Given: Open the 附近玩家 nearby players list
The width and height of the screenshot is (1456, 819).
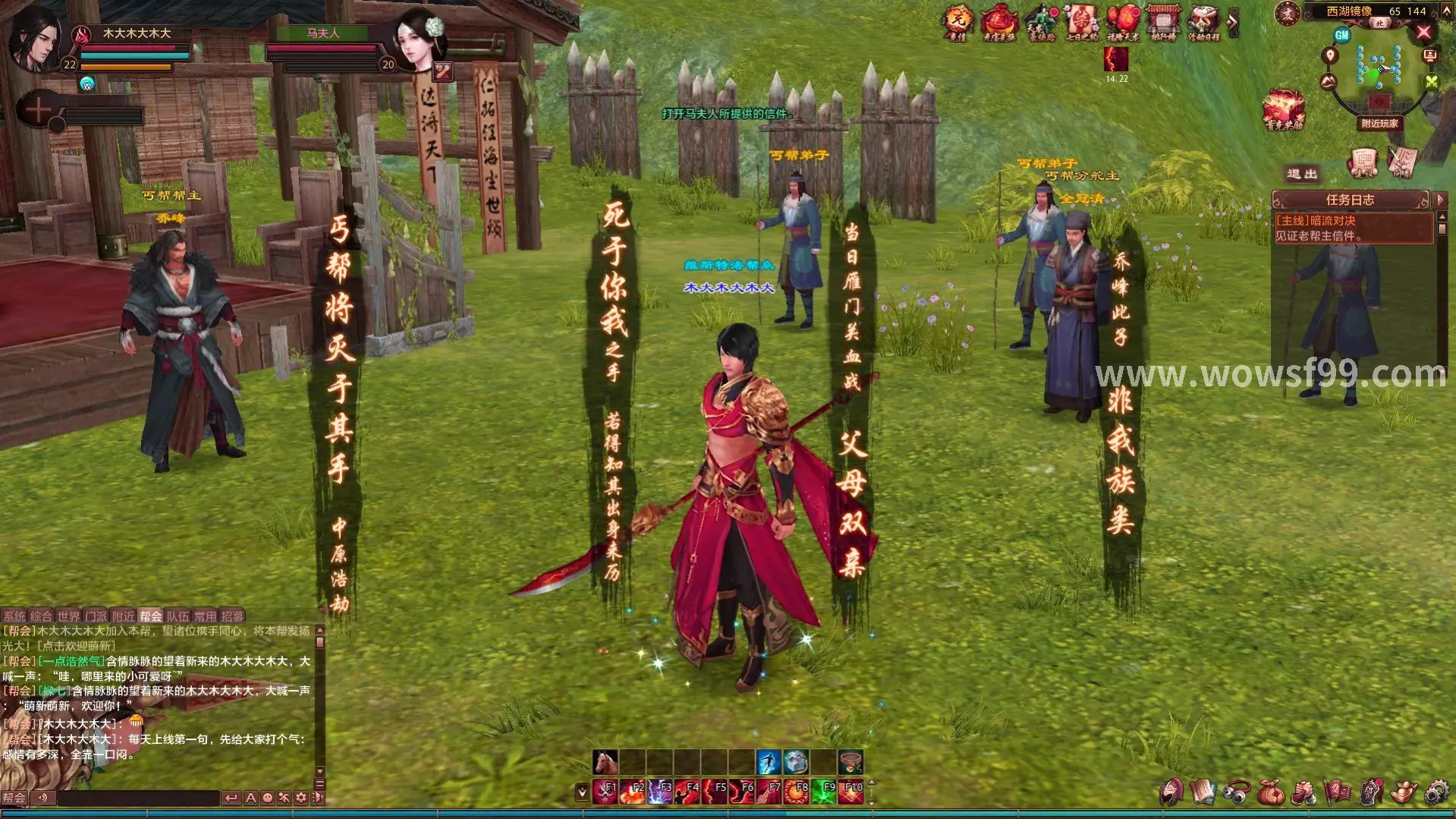Looking at the screenshot, I should (x=1379, y=123).
